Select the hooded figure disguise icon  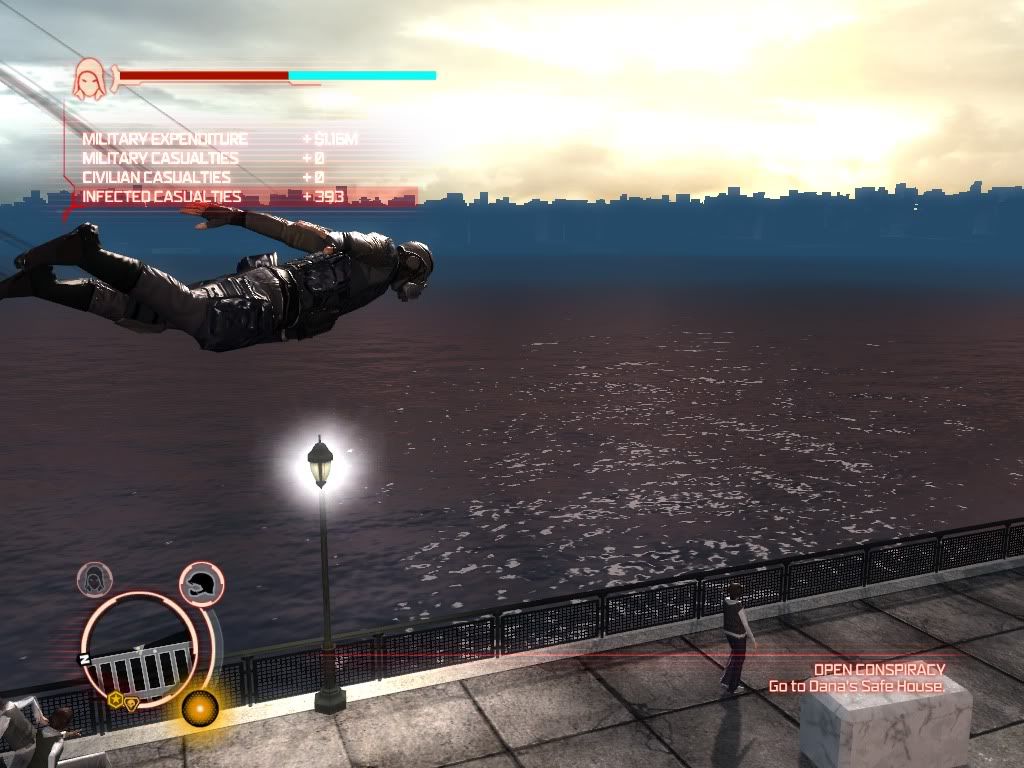[x=95, y=580]
